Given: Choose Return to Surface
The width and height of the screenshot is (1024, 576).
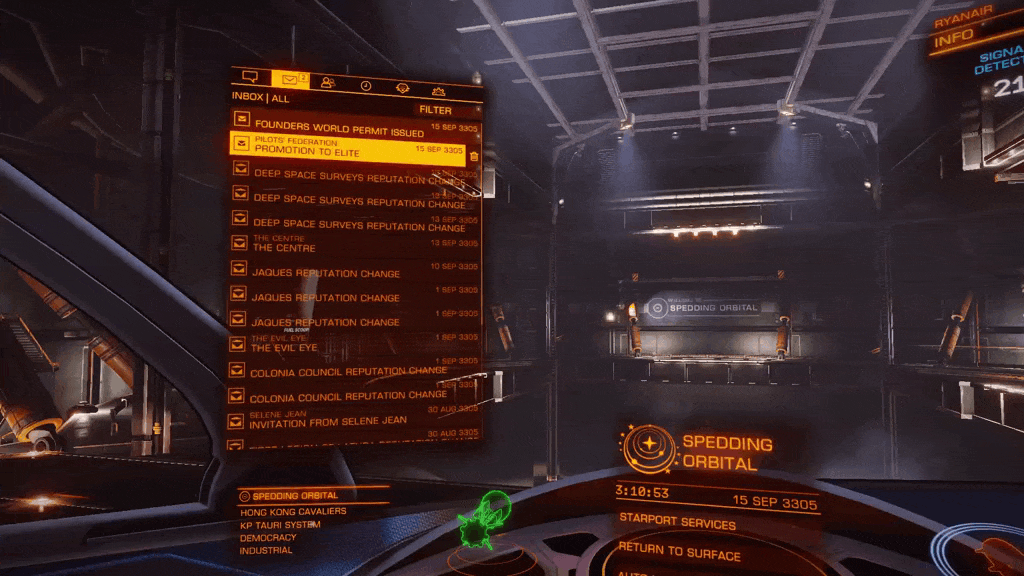Looking at the screenshot, I should click(679, 553).
